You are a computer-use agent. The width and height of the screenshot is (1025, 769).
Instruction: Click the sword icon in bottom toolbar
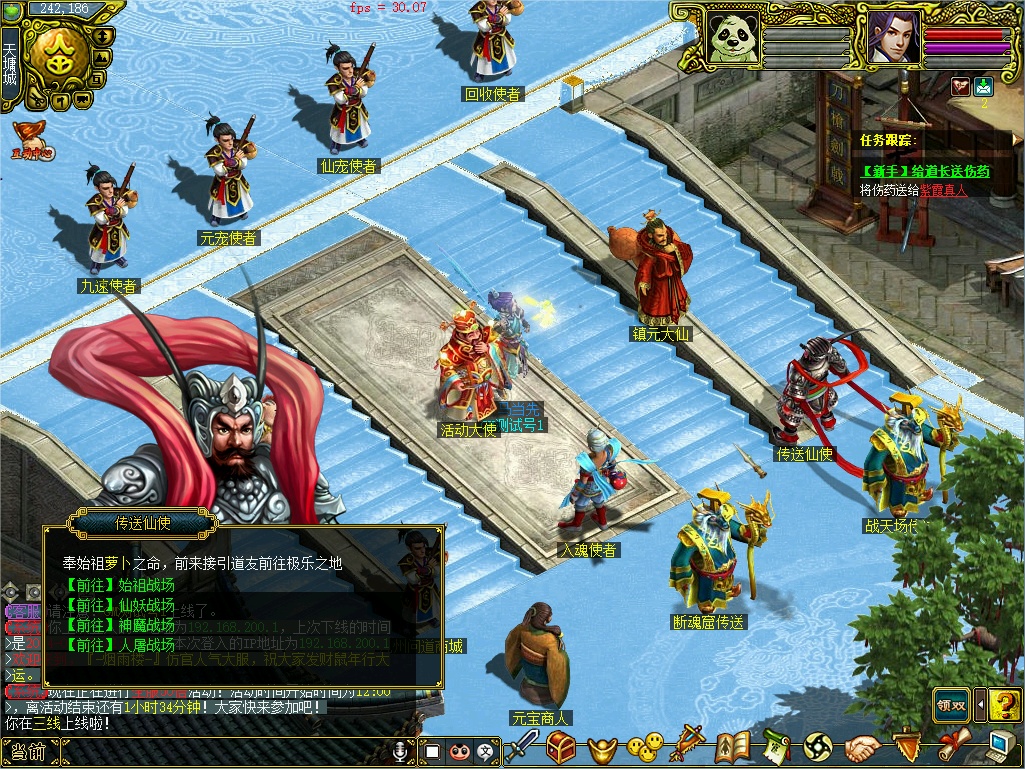click(x=522, y=746)
